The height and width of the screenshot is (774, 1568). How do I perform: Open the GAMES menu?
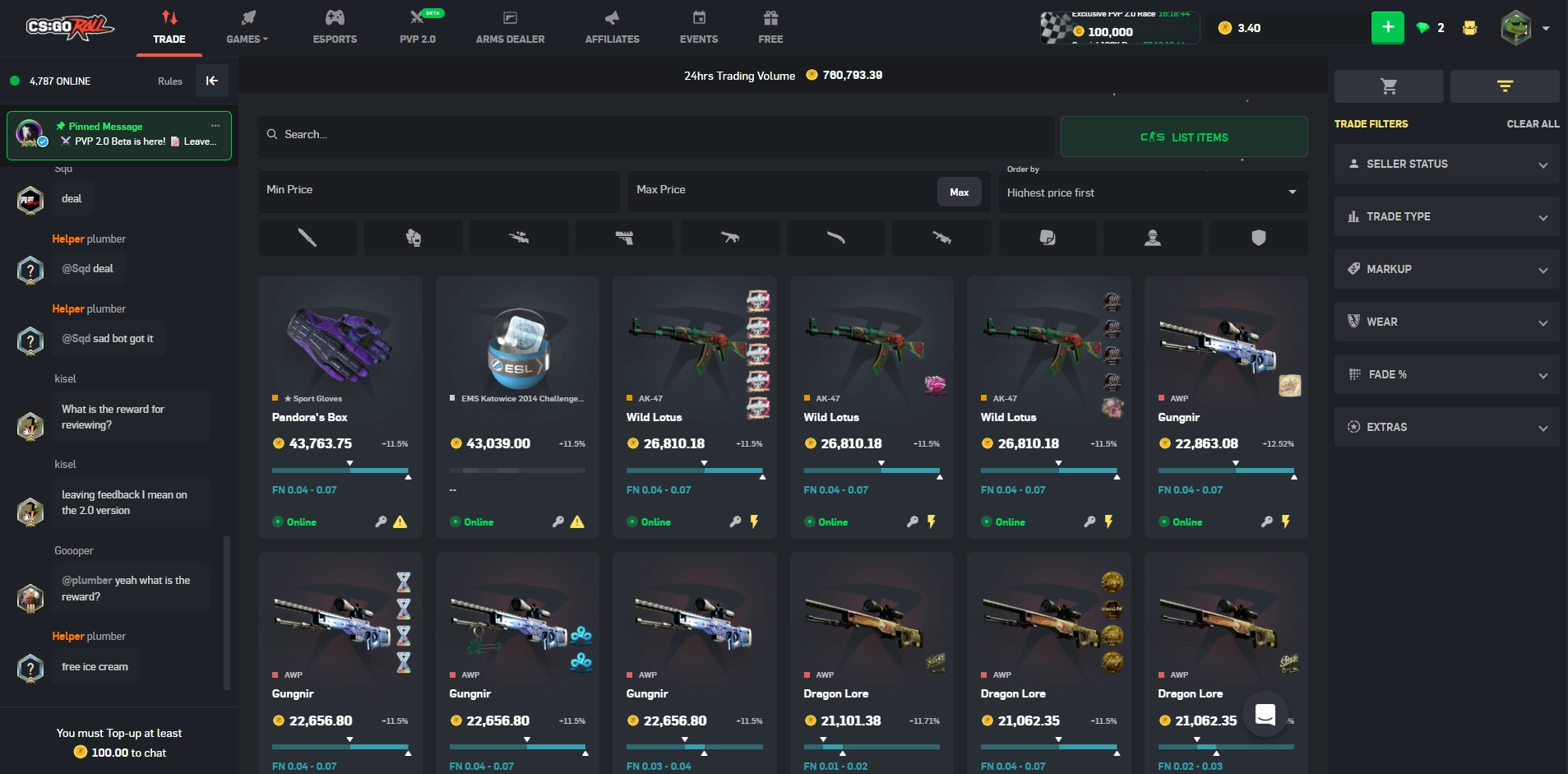click(246, 27)
